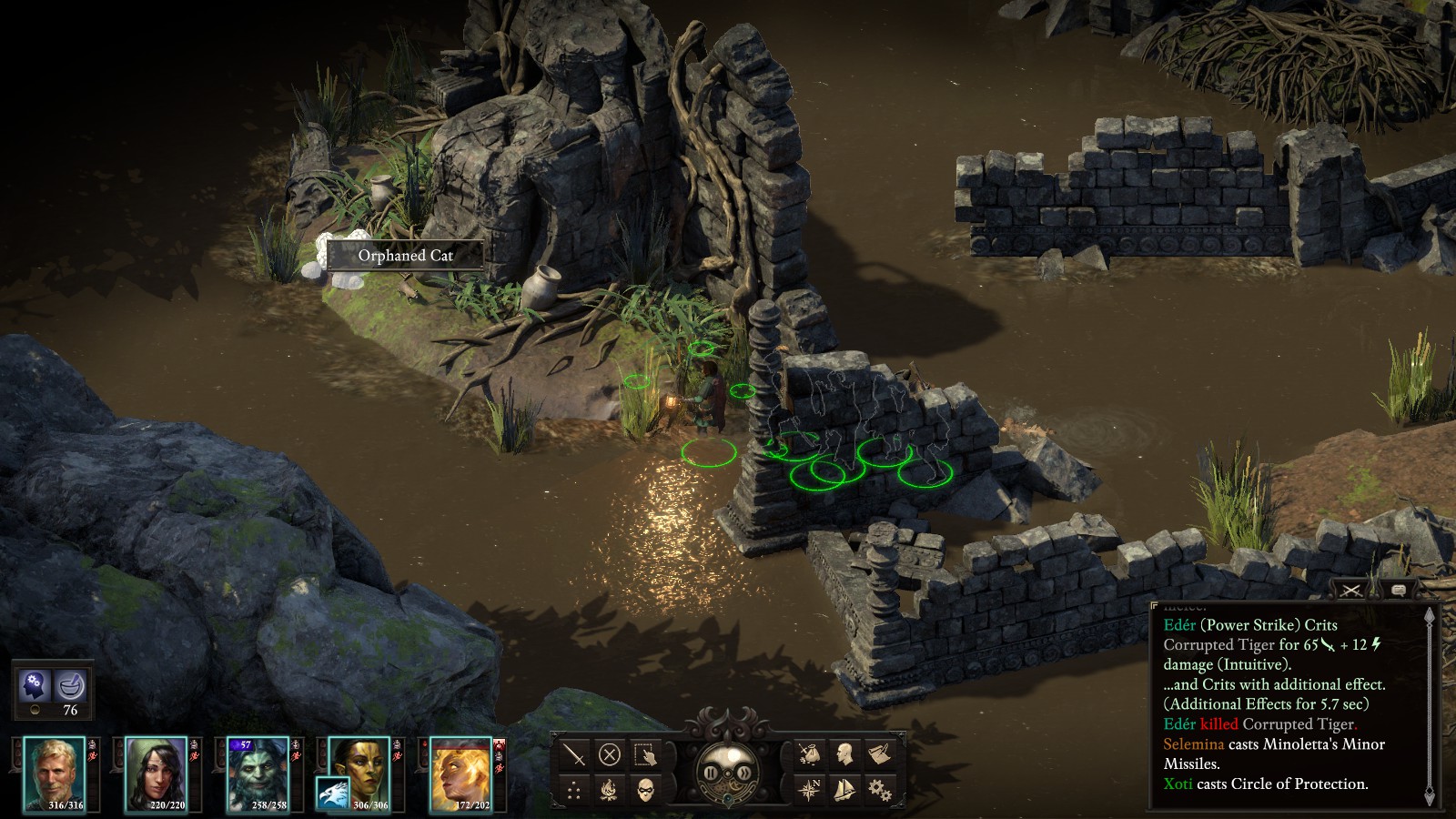Select the flaming-haired godlike portrait
Image resolution: width=1456 pixels, height=819 pixels.
461,772
